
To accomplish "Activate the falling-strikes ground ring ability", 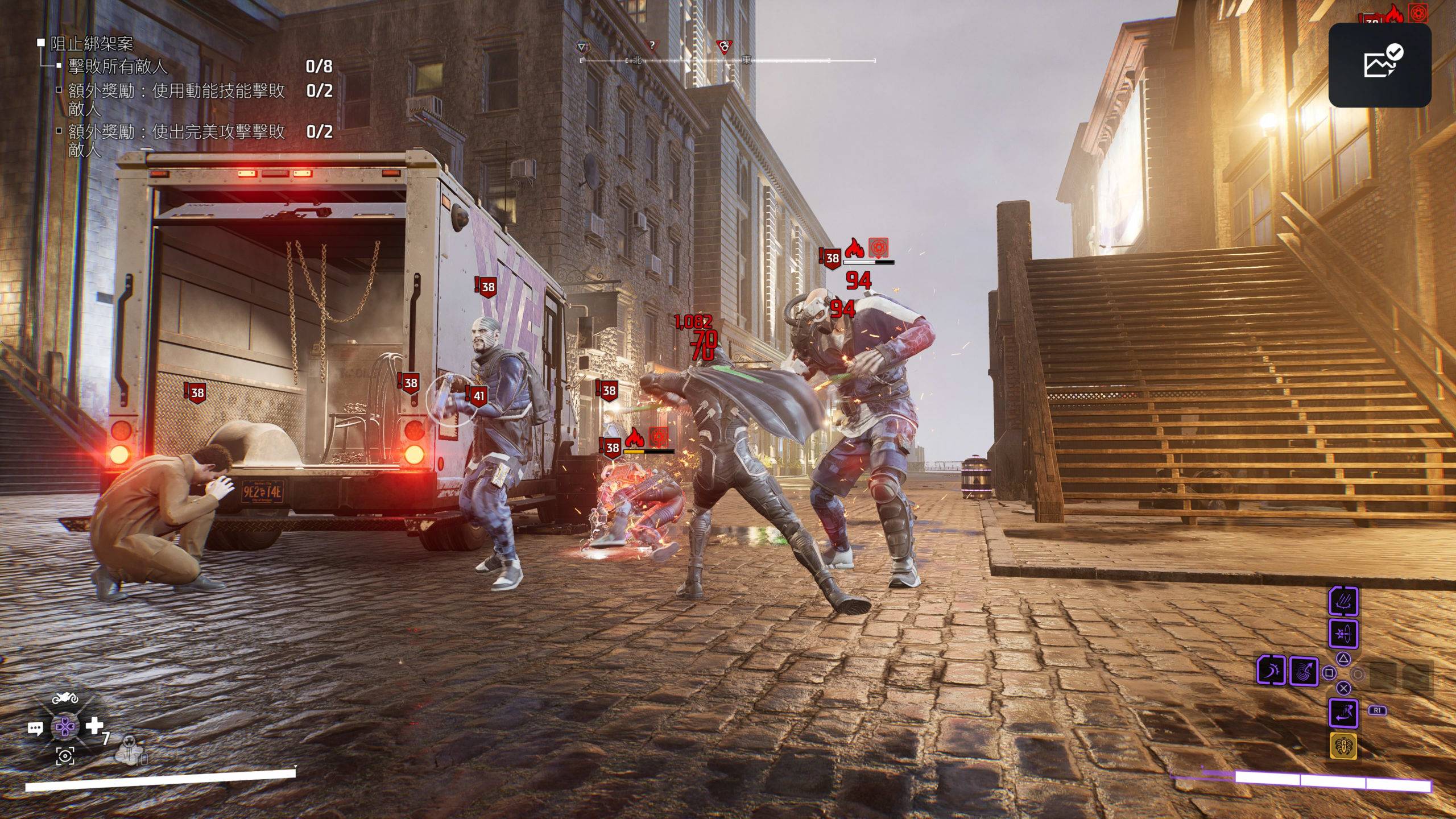I will [x=1343, y=602].
